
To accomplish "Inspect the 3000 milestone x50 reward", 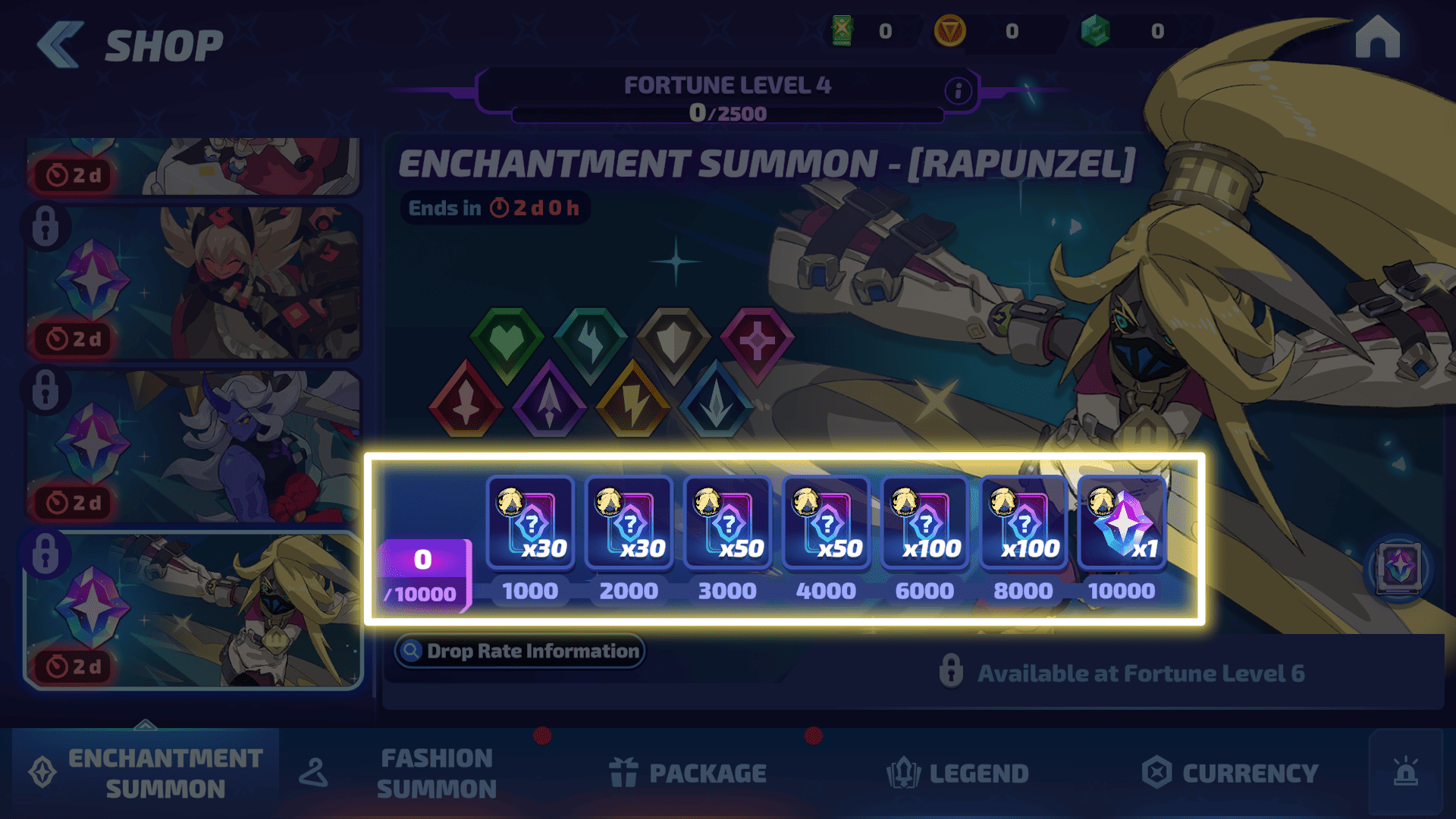I will point(727,522).
